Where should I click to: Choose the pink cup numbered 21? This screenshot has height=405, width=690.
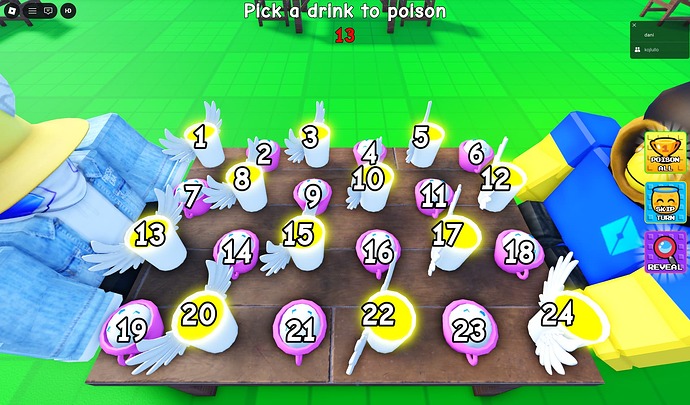click(x=300, y=329)
